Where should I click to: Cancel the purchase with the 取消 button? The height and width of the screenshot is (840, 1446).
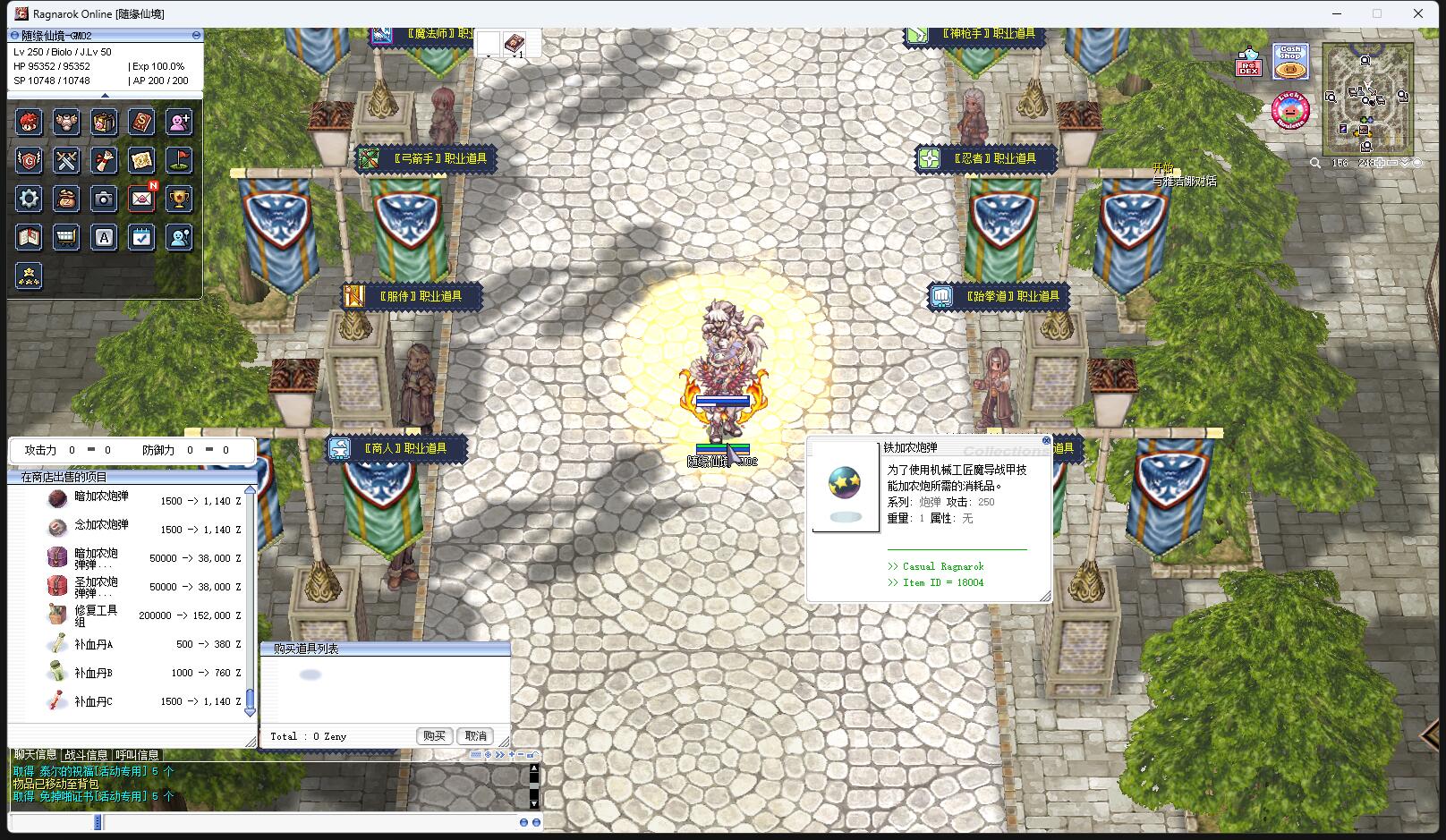coord(476,735)
